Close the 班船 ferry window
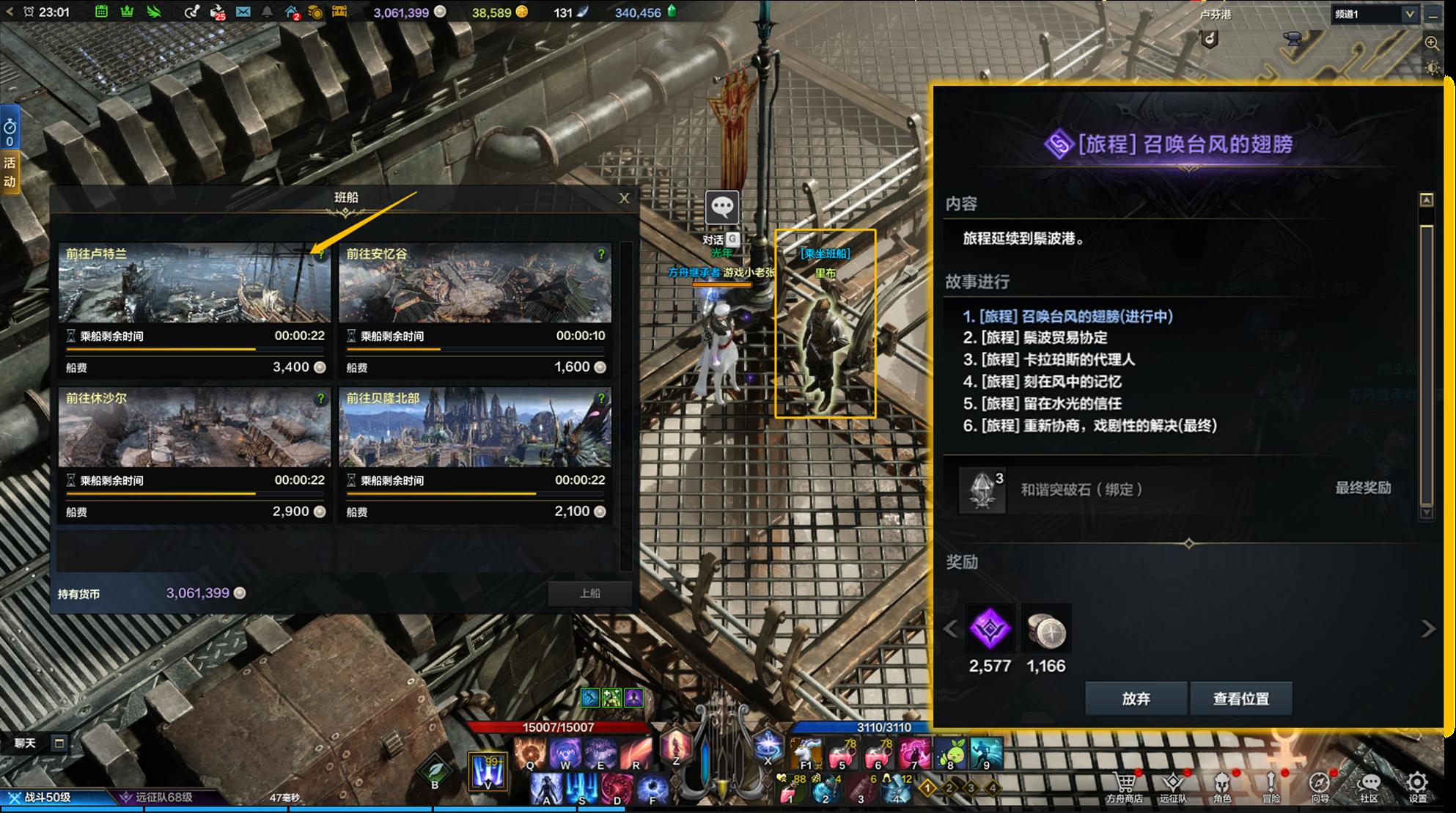The width and height of the screenshot is (1456, 813). tap(624, 198)
